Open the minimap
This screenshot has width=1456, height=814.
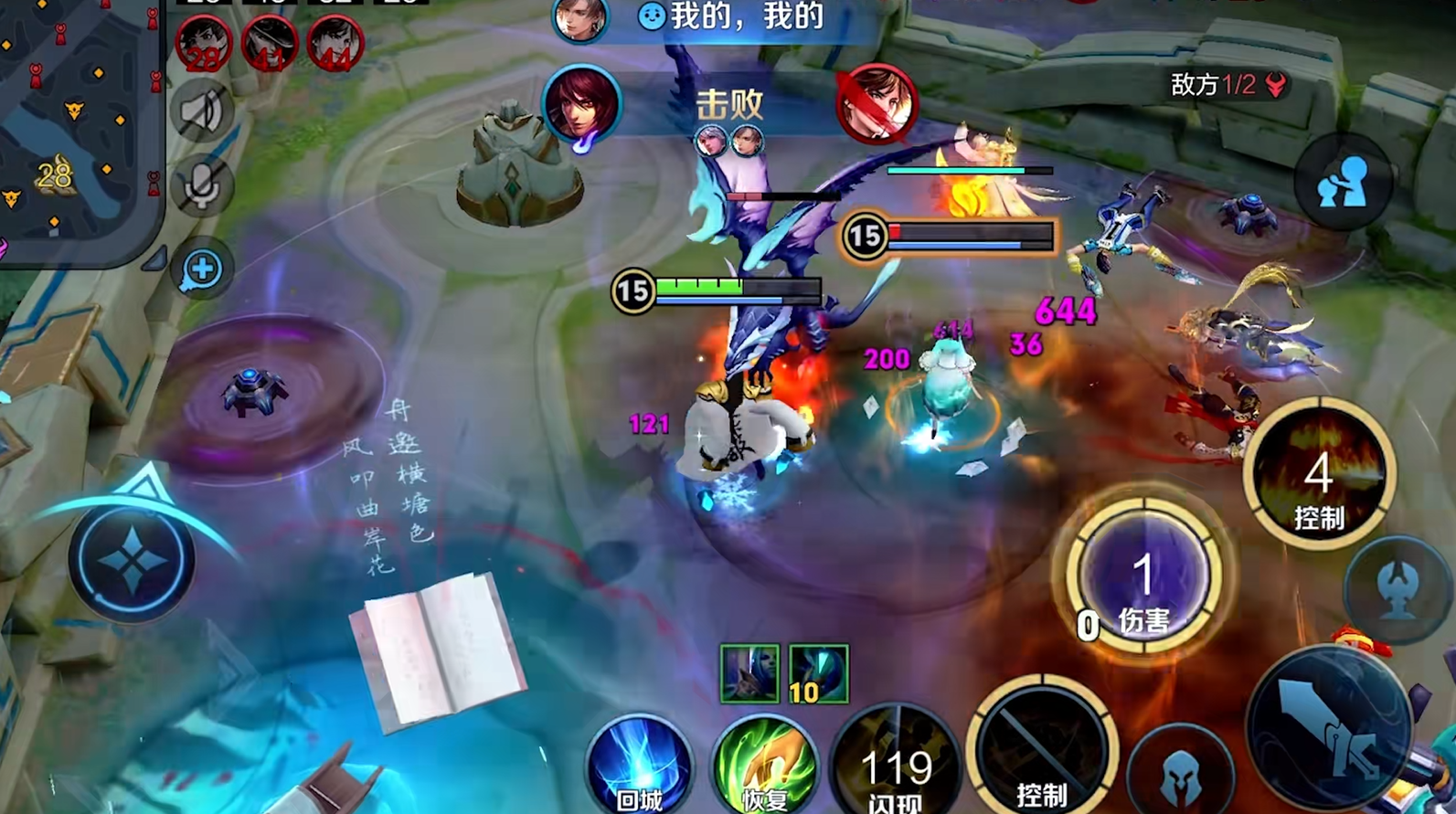(78, 128)
